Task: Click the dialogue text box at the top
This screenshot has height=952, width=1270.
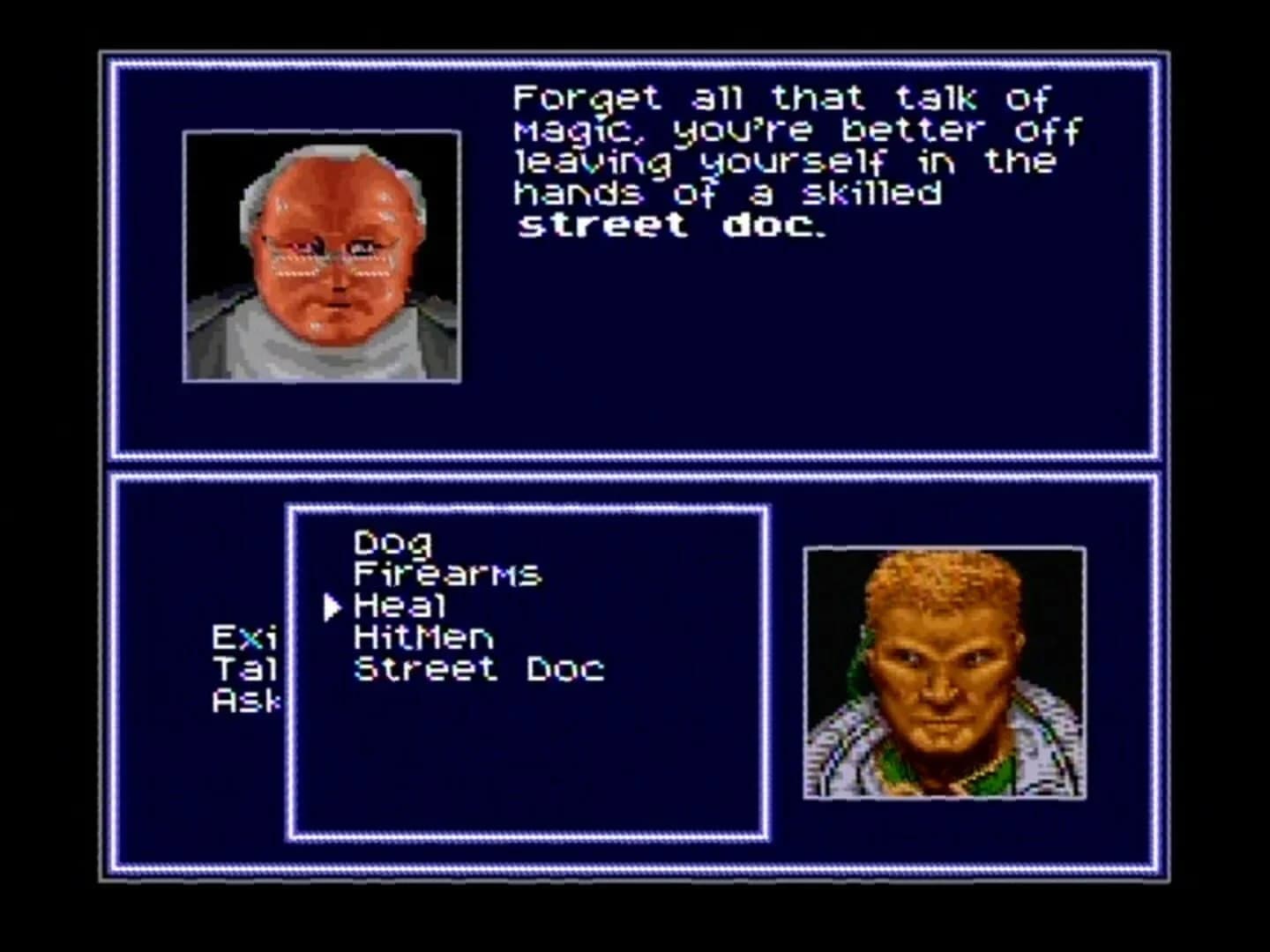Action: pyautogui.click(x=785, y=159)
